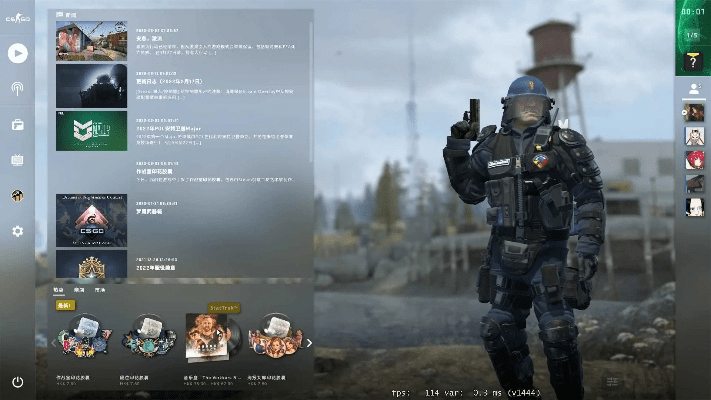Screen dimensions: 711x400
Task: Open the Settings gear menu
Action: point(18,231)
